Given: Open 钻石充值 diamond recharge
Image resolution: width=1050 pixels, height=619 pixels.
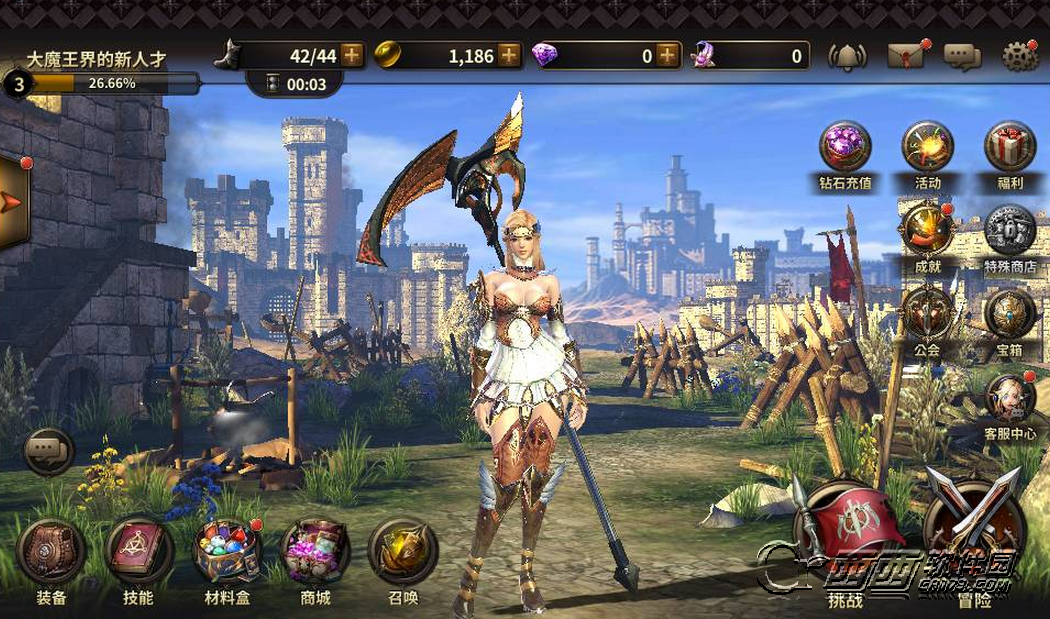Looking at the screenshot, I should click(x=845, y=148).
